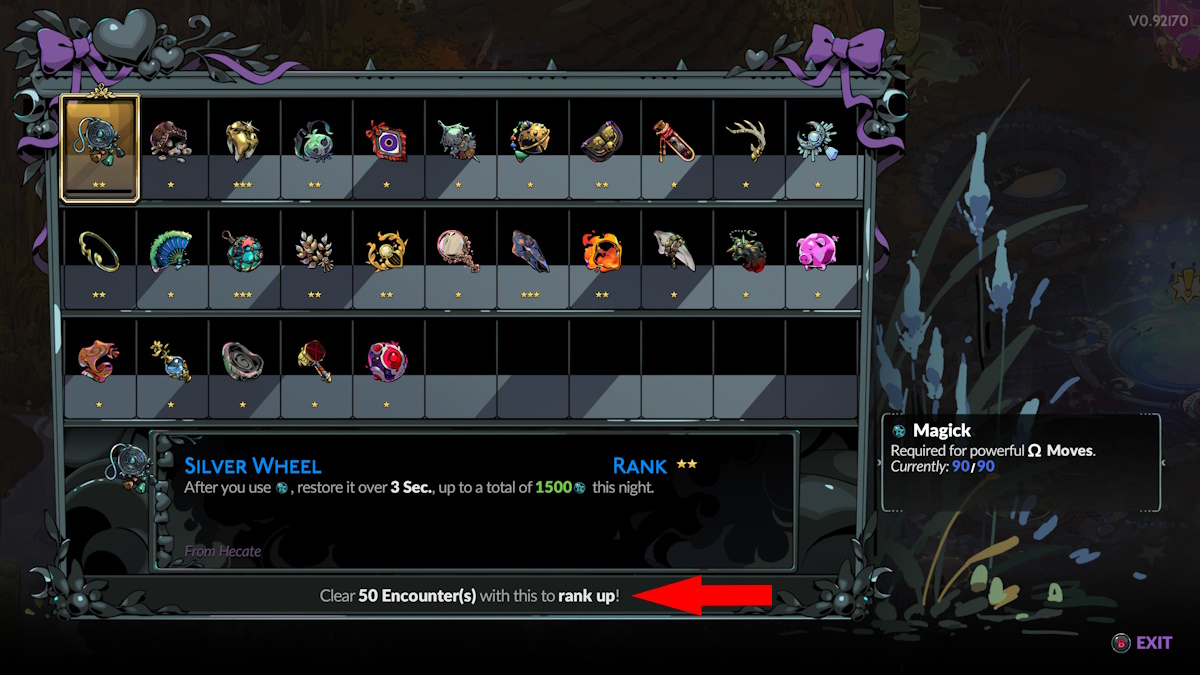Viewport: 1200px width, 675px height.
Task: Select the gray spiral stone keepsake
Action: point(244,361)
